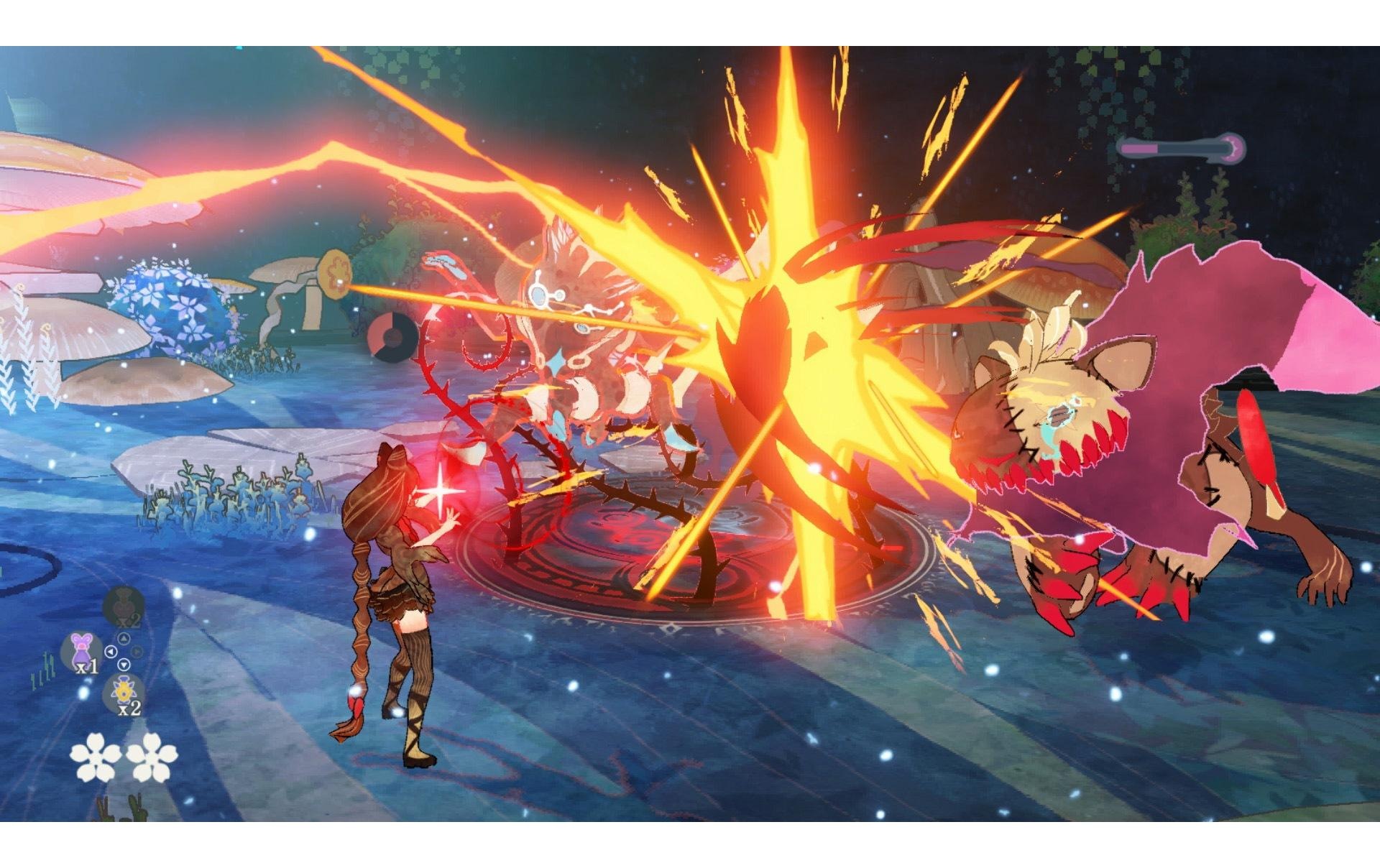Click the left white cherry blossom charge icon
Viewport: 1380px width, 868px height.
96,755
